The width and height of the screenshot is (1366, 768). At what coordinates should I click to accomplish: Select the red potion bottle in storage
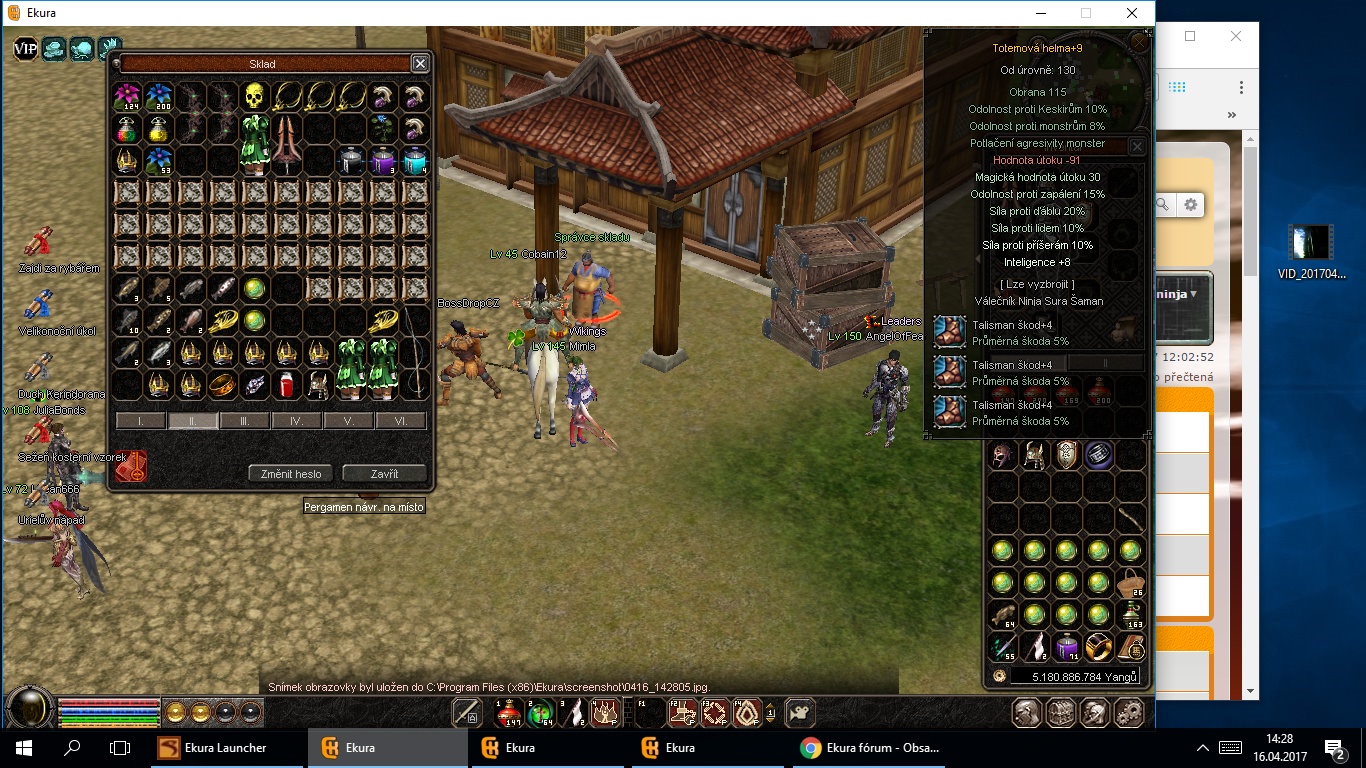pyautogui.click(x=287, y=384)
